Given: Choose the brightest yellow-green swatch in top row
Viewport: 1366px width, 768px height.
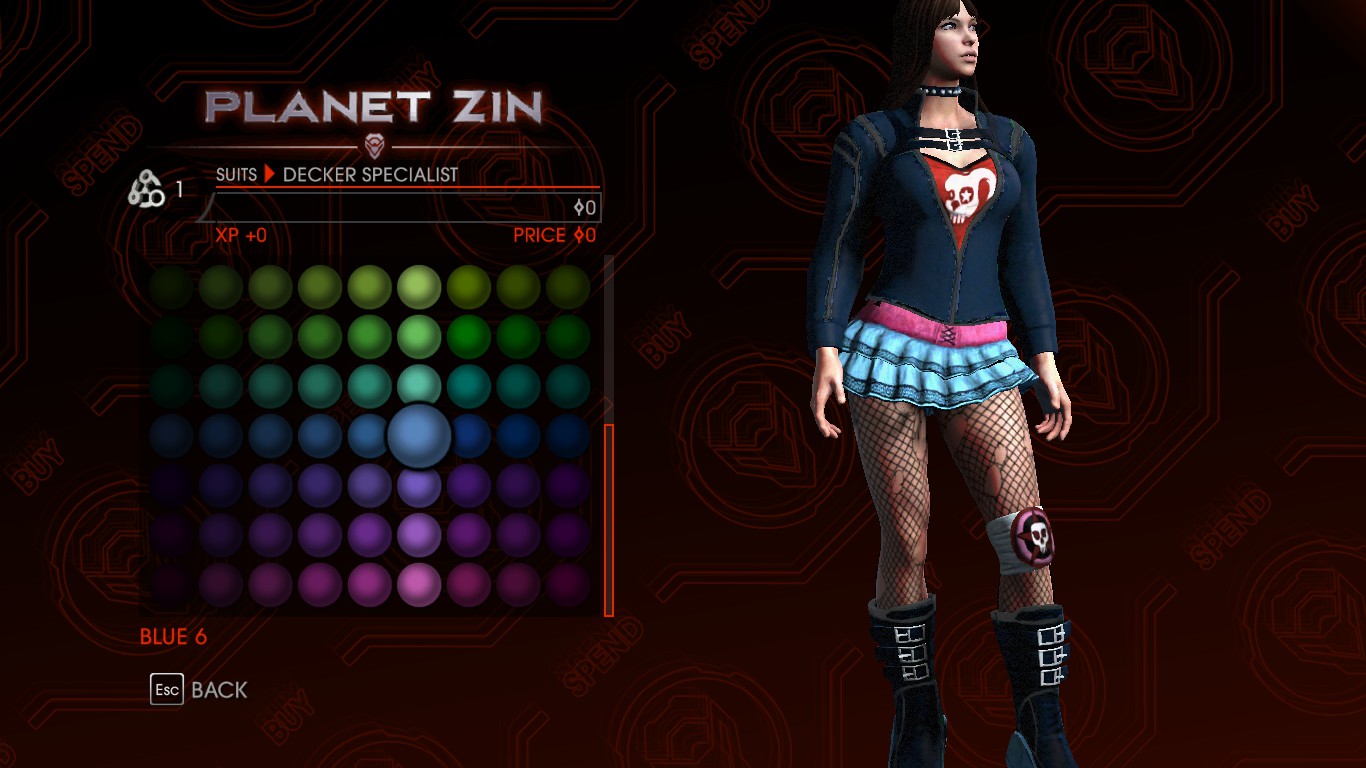Looking at the screenshot, I should [420, 288].
